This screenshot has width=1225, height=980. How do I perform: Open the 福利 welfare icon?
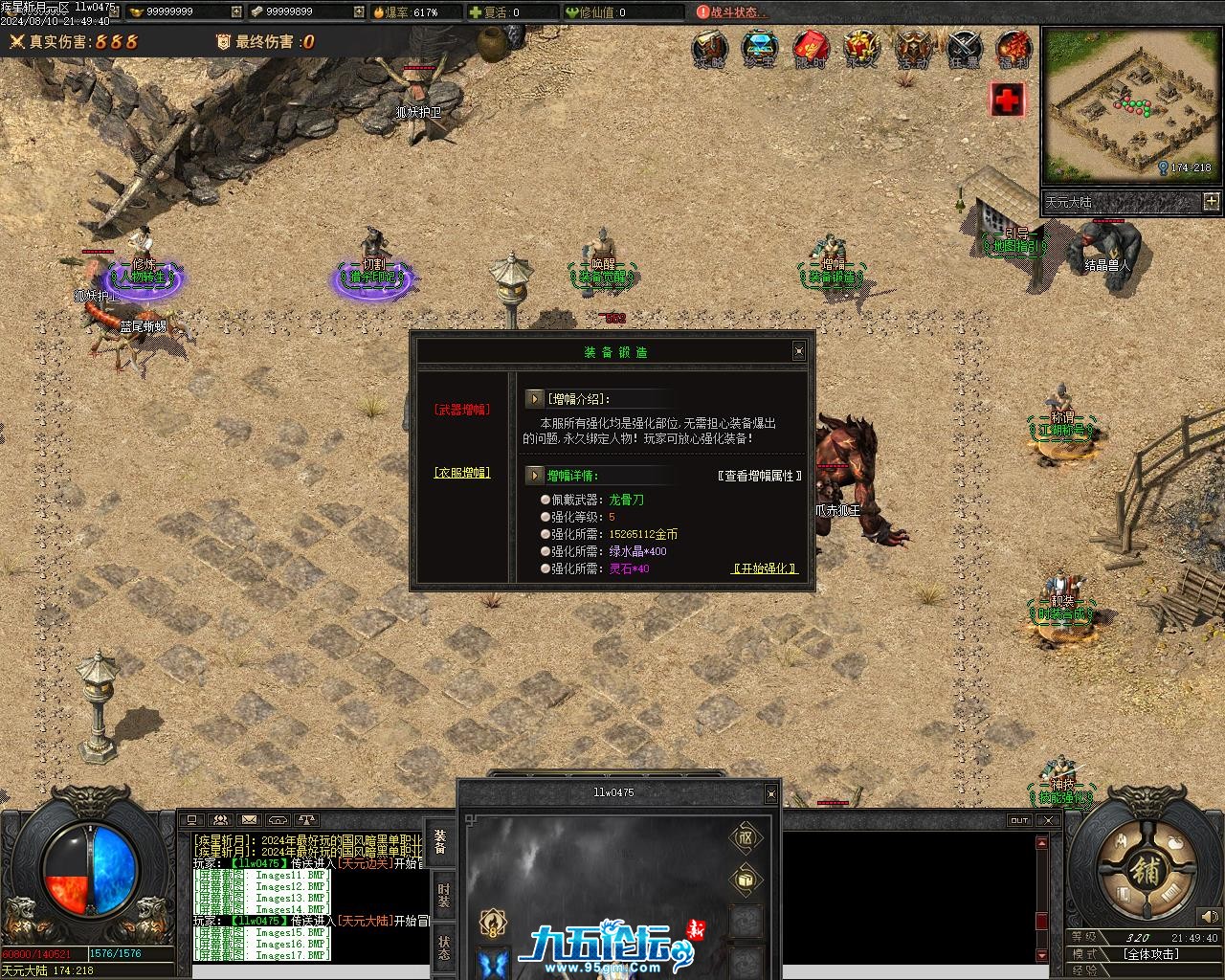1013,50
